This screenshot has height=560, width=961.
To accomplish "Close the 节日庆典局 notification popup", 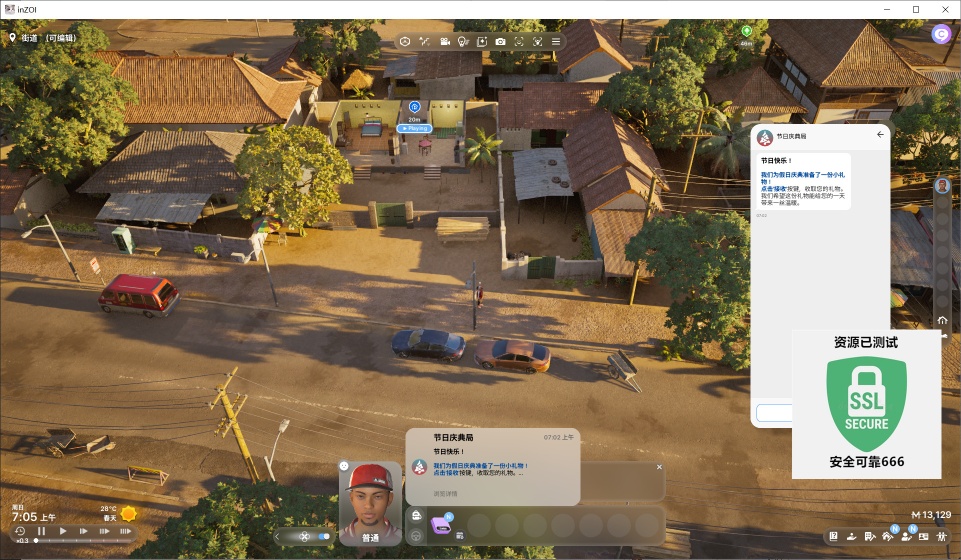I will pyautogui.click(x=659, y=467).
